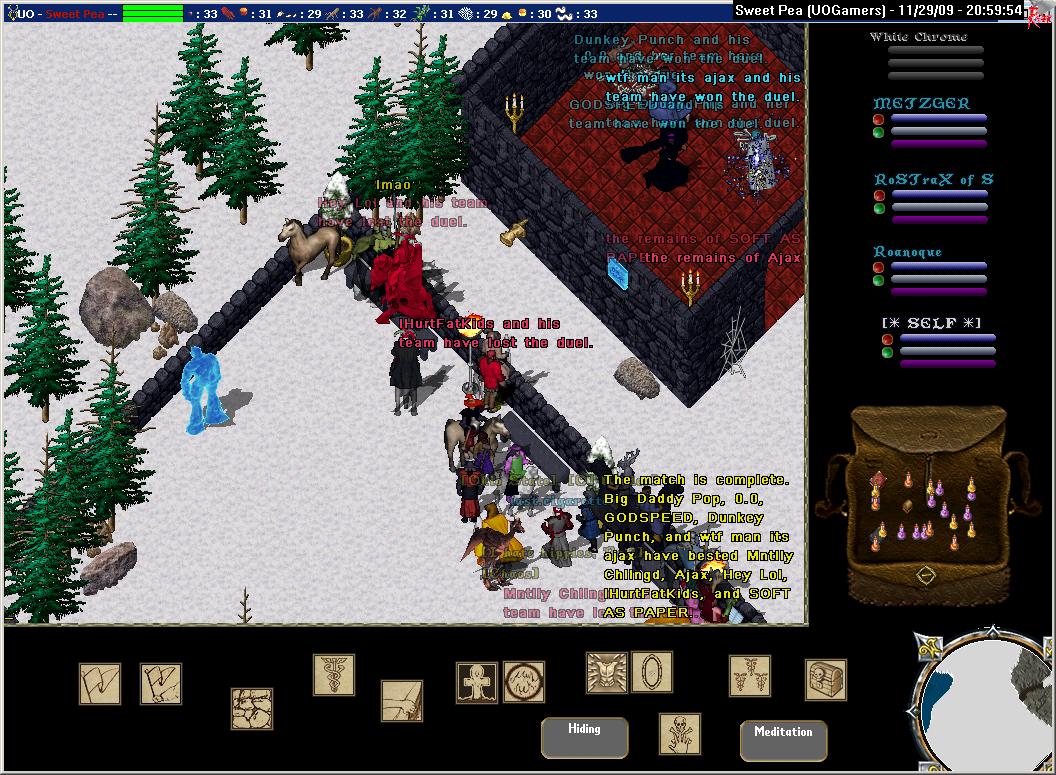Screen dimensions: 1056x775
Task: Click the radar minimap
Action: [980, 705]
